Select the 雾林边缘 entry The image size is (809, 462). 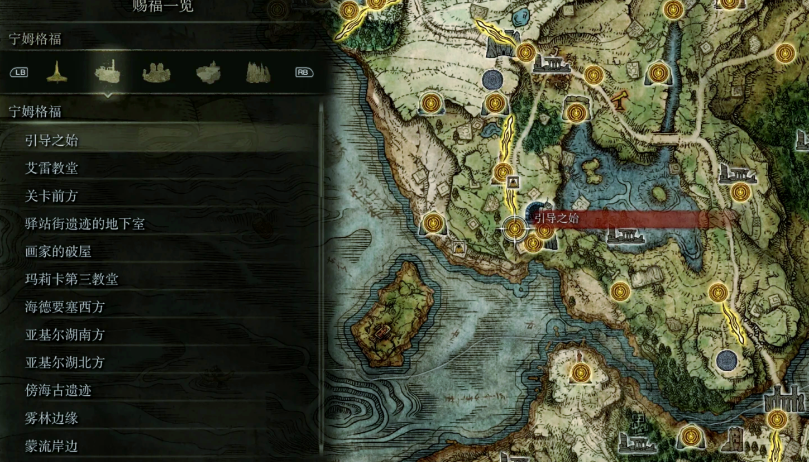(x=52, y=418)
